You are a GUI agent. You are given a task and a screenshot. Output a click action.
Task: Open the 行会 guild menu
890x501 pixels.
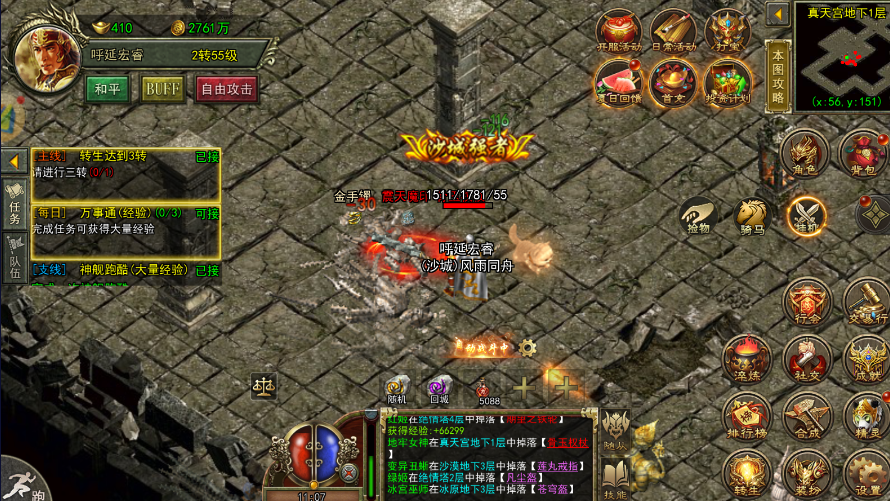coord(805,300)
